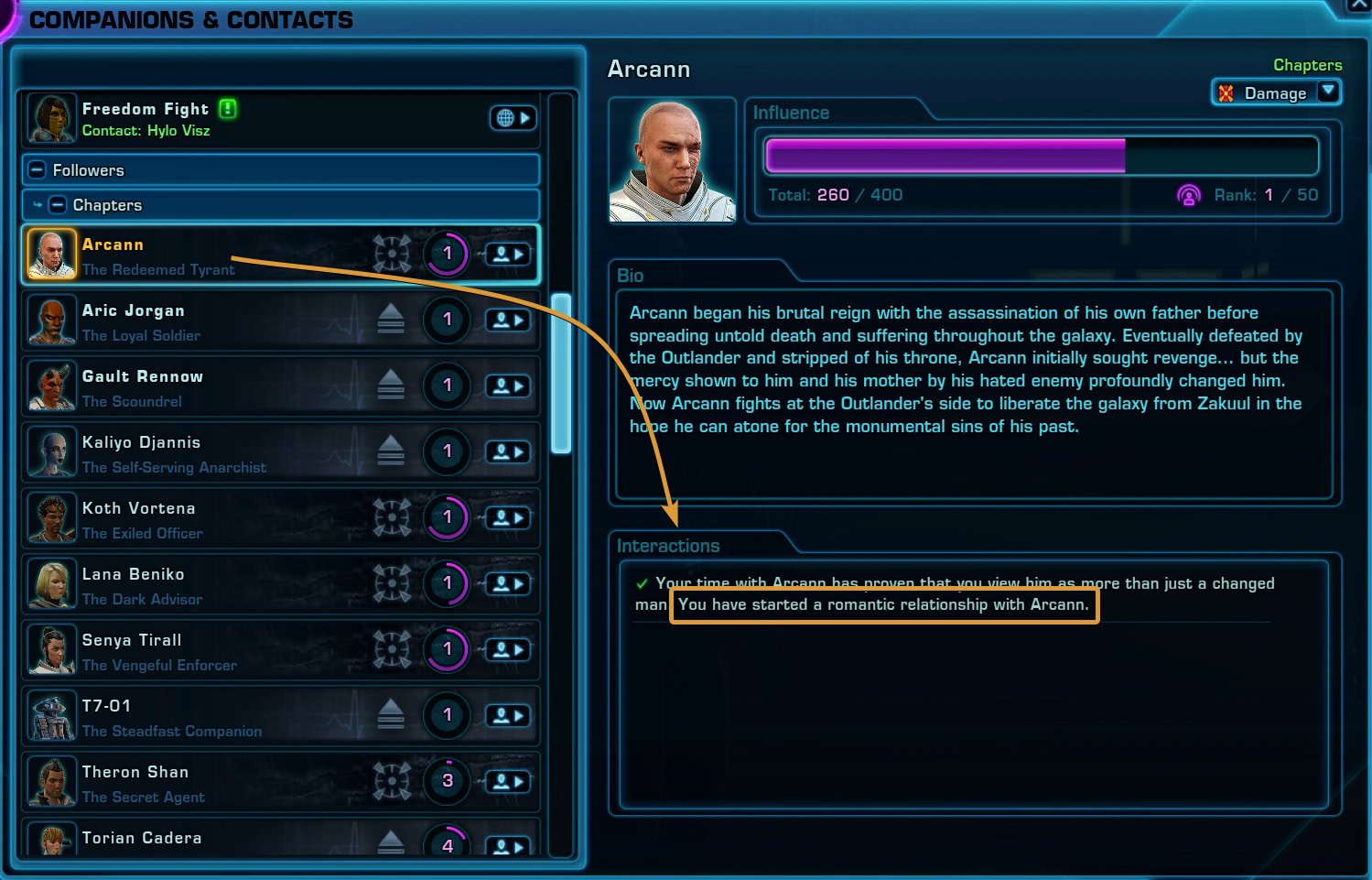Image resolution: width=1372 pixels, height=880 pixels.
Task: Click Torian Cadera's influence circle showing 4
Action: (x=448, y=847)
